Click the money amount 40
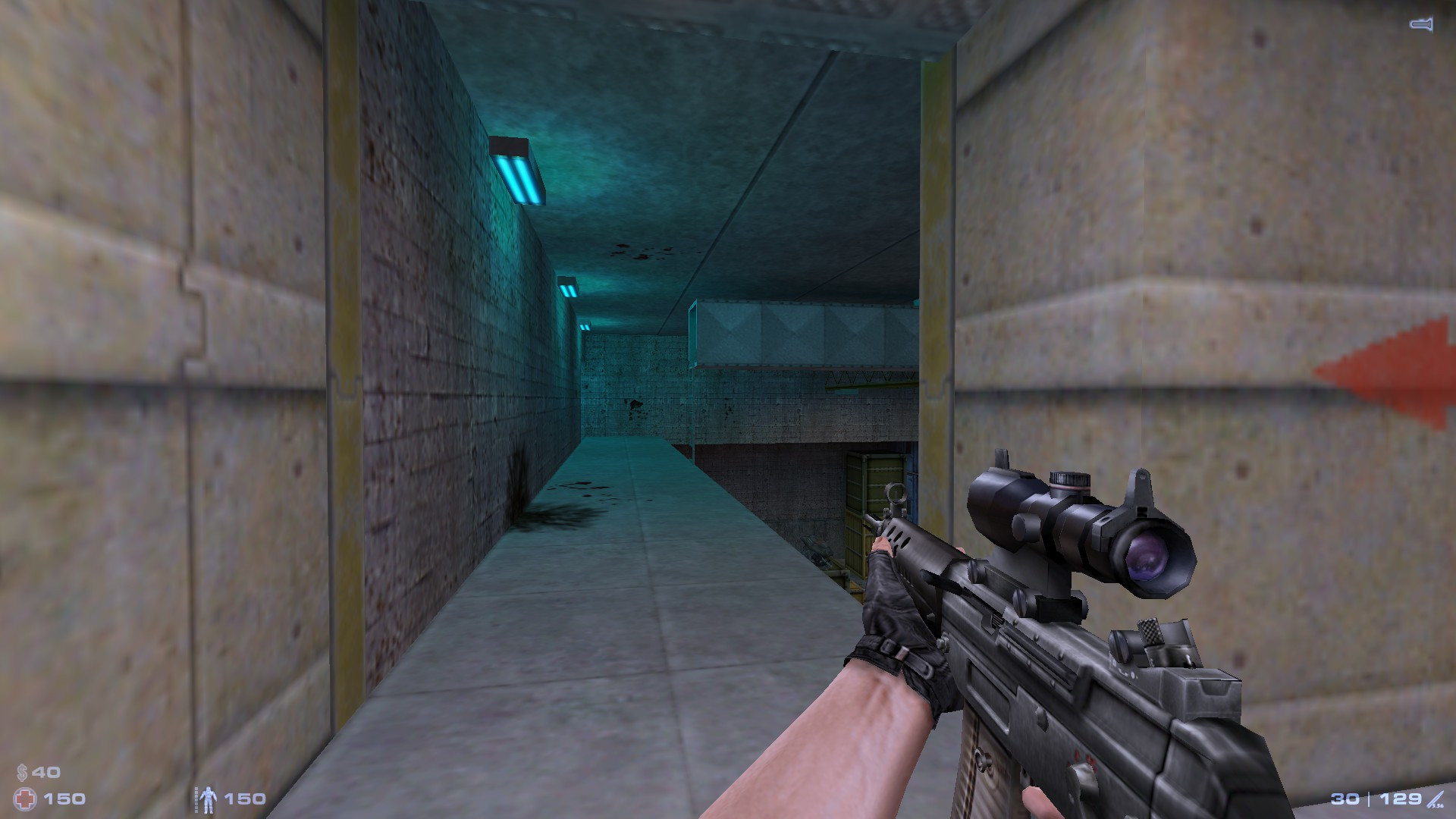This screenshot has height=819, width=1456. [45, 770]
